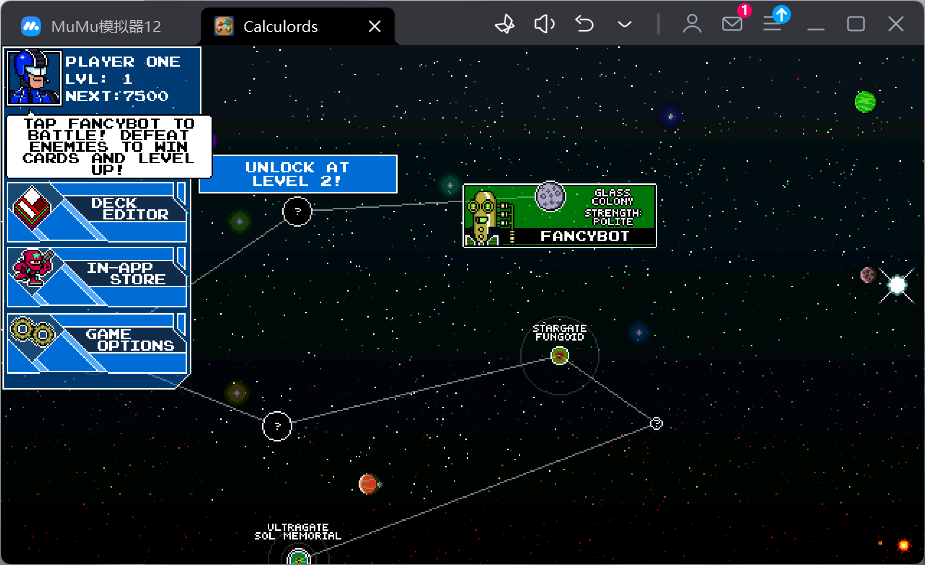
Task: Close the Calculords tab
Action: [x=375, y=26]
